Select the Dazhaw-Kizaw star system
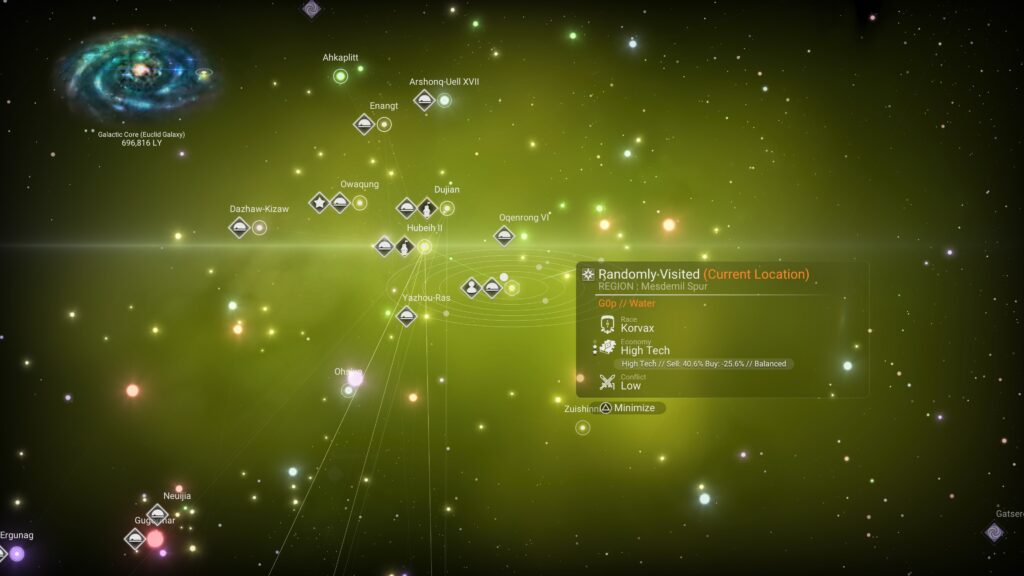Image resolution: width=1024 pixels, height=576 pixels. 259,228
